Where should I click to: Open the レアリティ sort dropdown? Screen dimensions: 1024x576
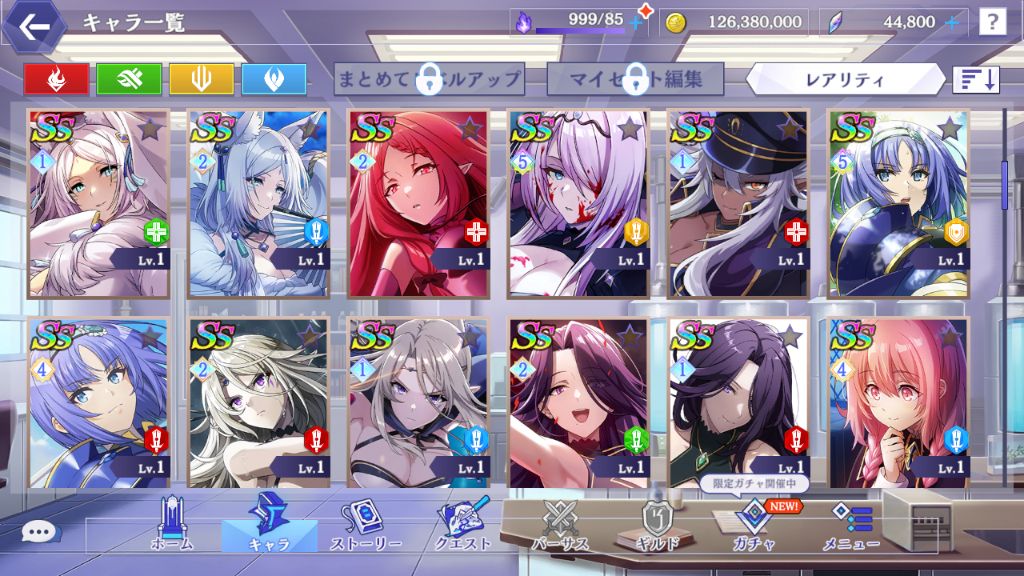pyautogui.click(x=844, y=78)
